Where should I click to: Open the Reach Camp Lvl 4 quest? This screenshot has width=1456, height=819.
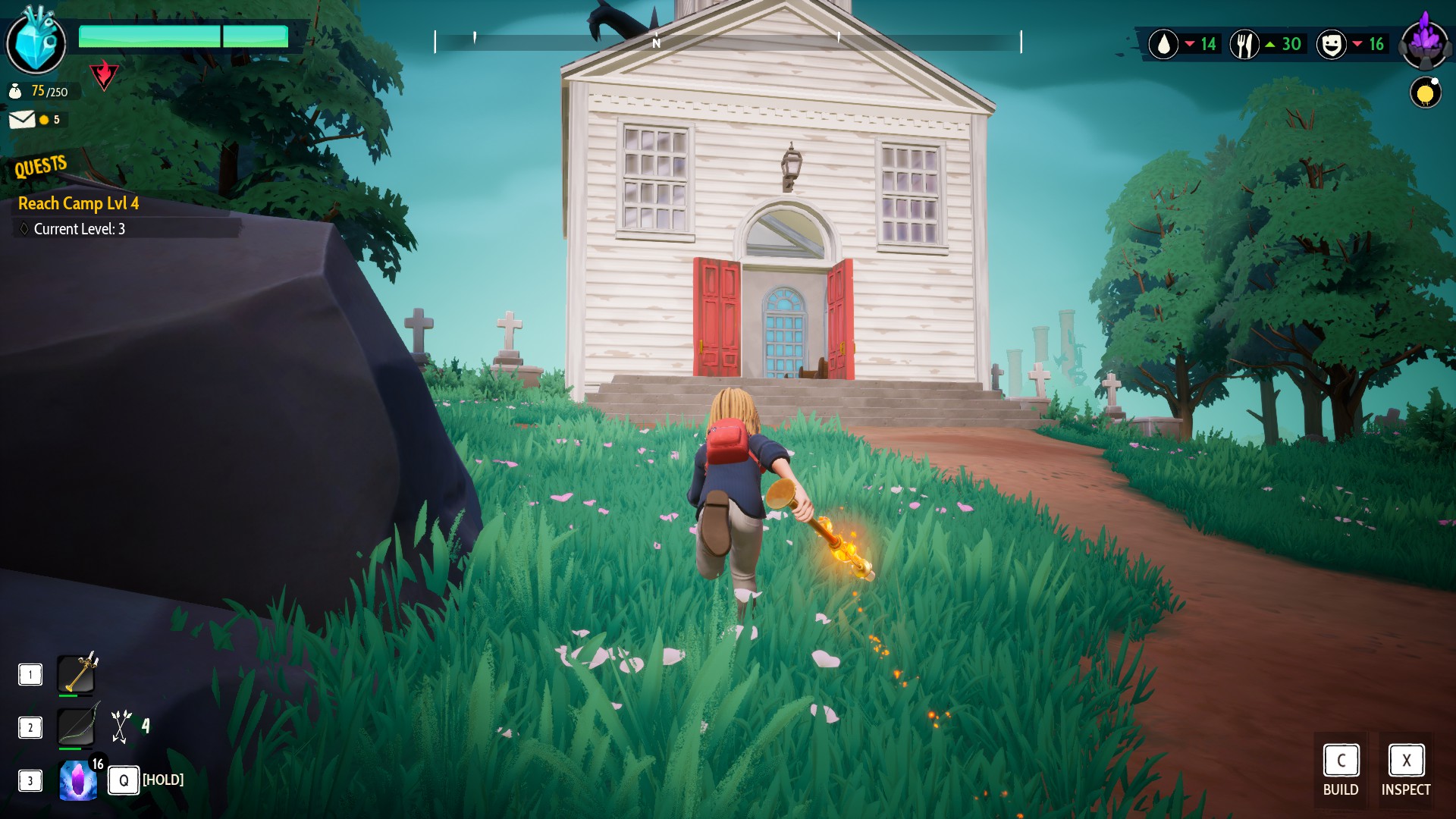click(x=78, y=203)
